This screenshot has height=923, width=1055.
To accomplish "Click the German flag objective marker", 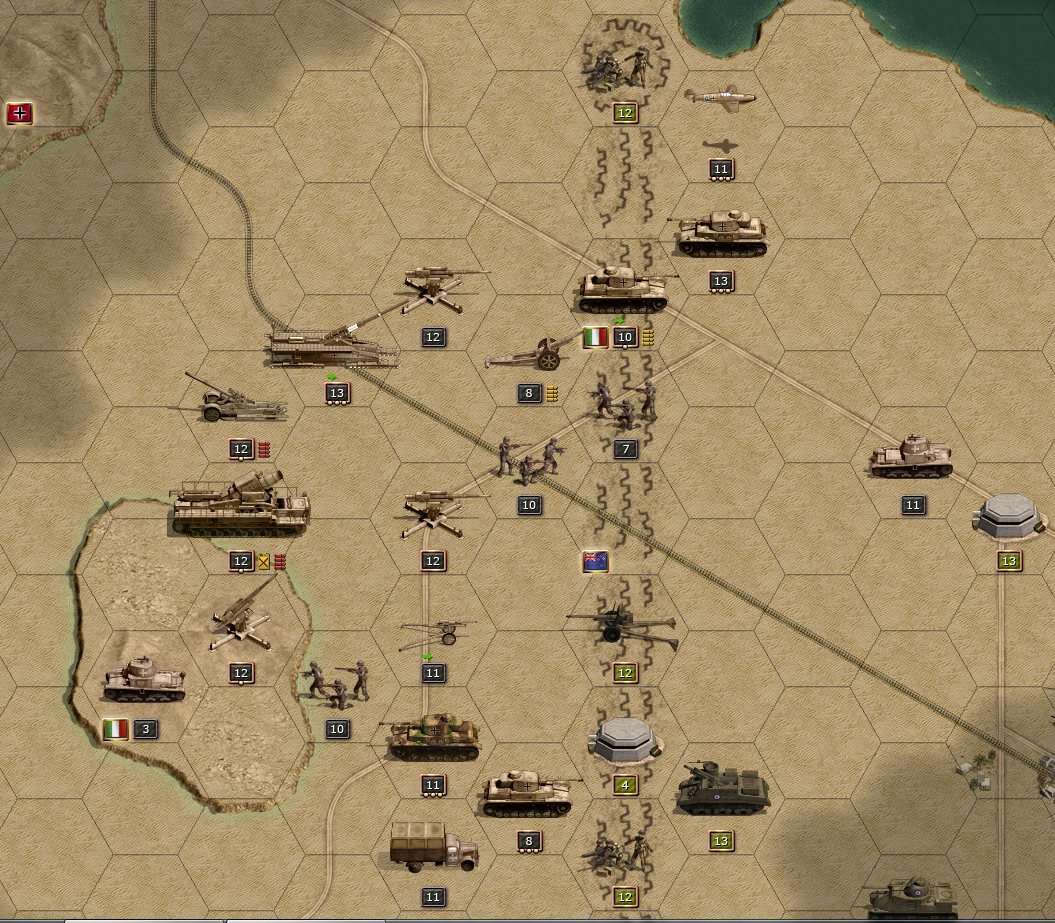I will [20, 113].
